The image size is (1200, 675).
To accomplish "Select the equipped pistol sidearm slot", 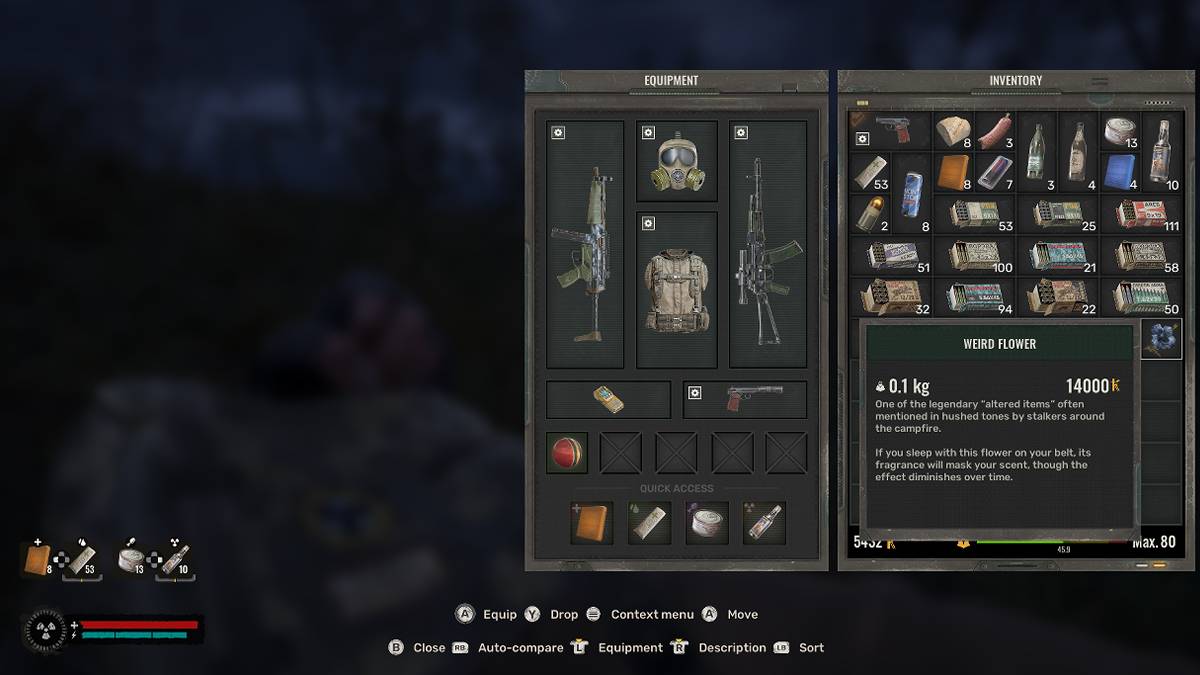I will pos(745,399).
